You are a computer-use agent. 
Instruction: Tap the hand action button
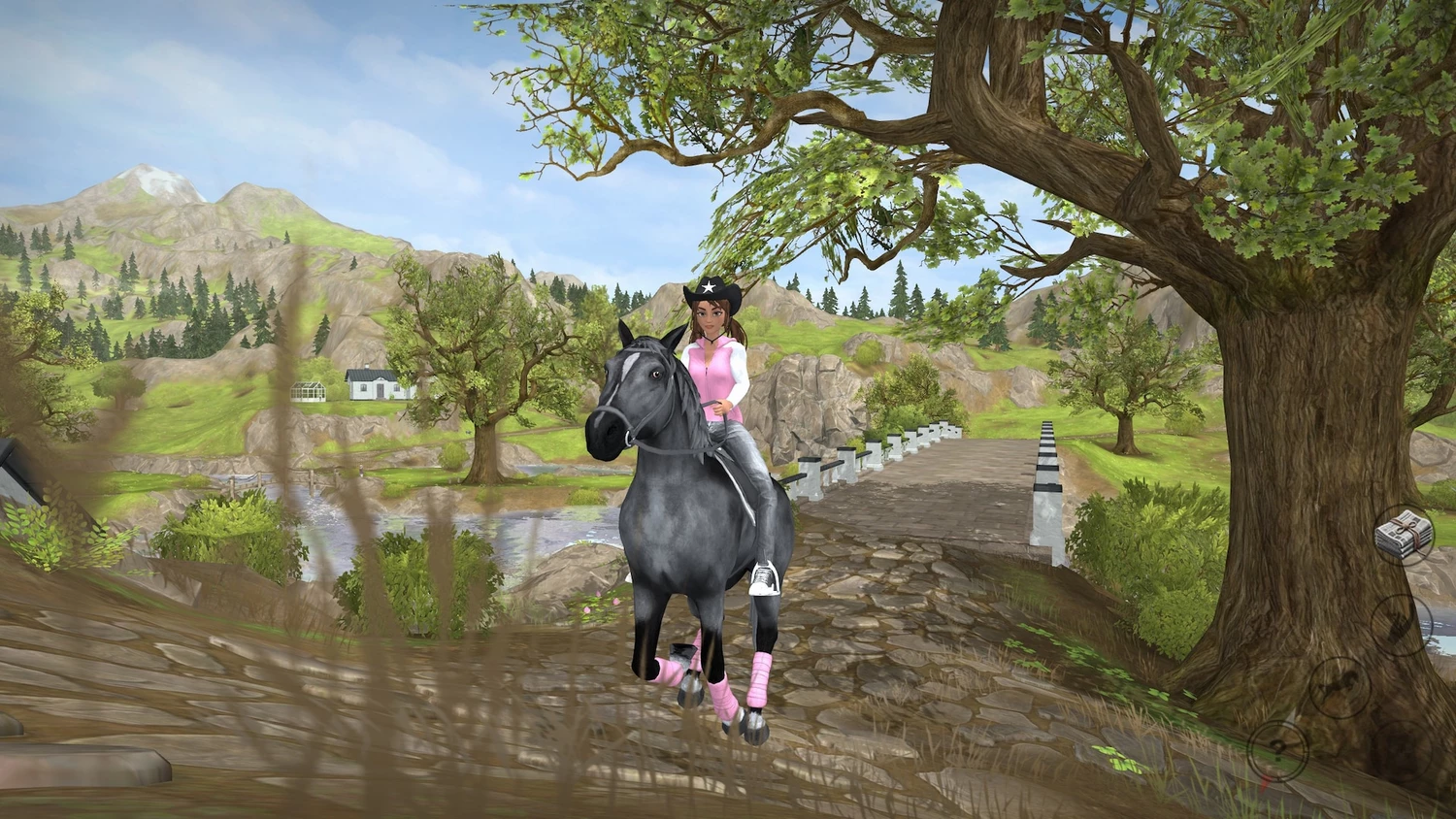click(x=1402, y=625)
